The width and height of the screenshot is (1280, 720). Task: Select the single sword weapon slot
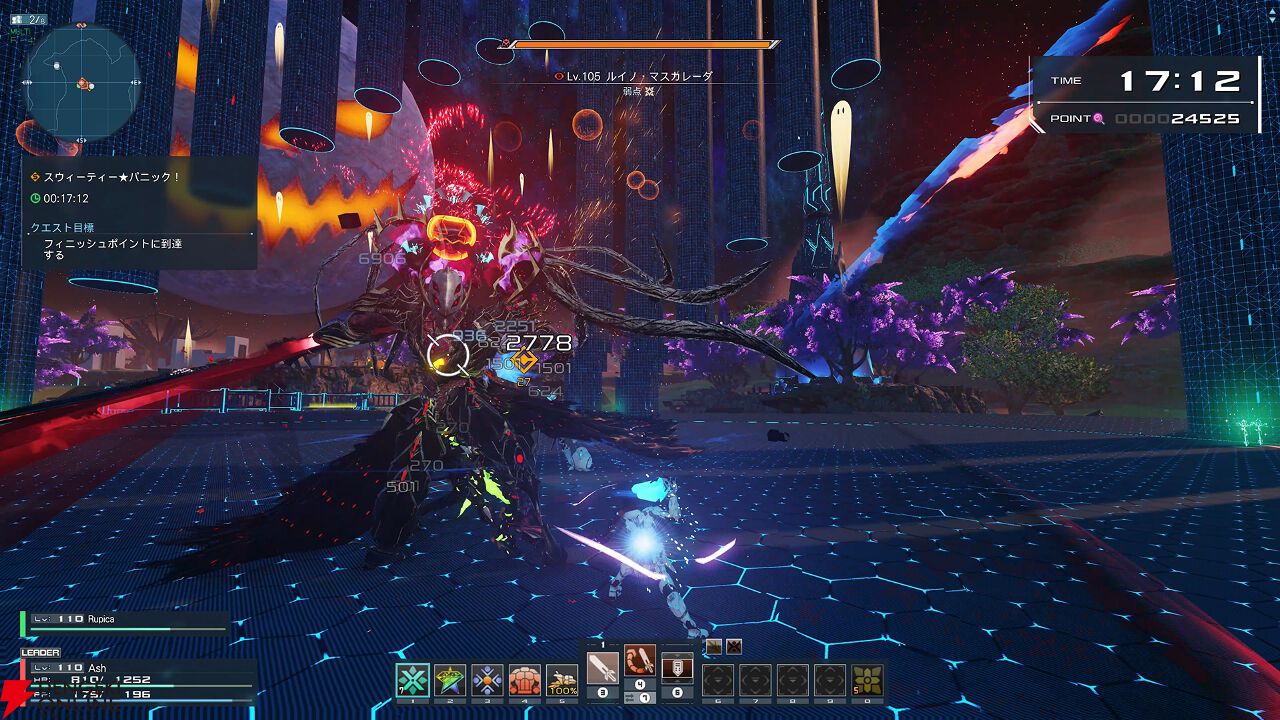603,667
